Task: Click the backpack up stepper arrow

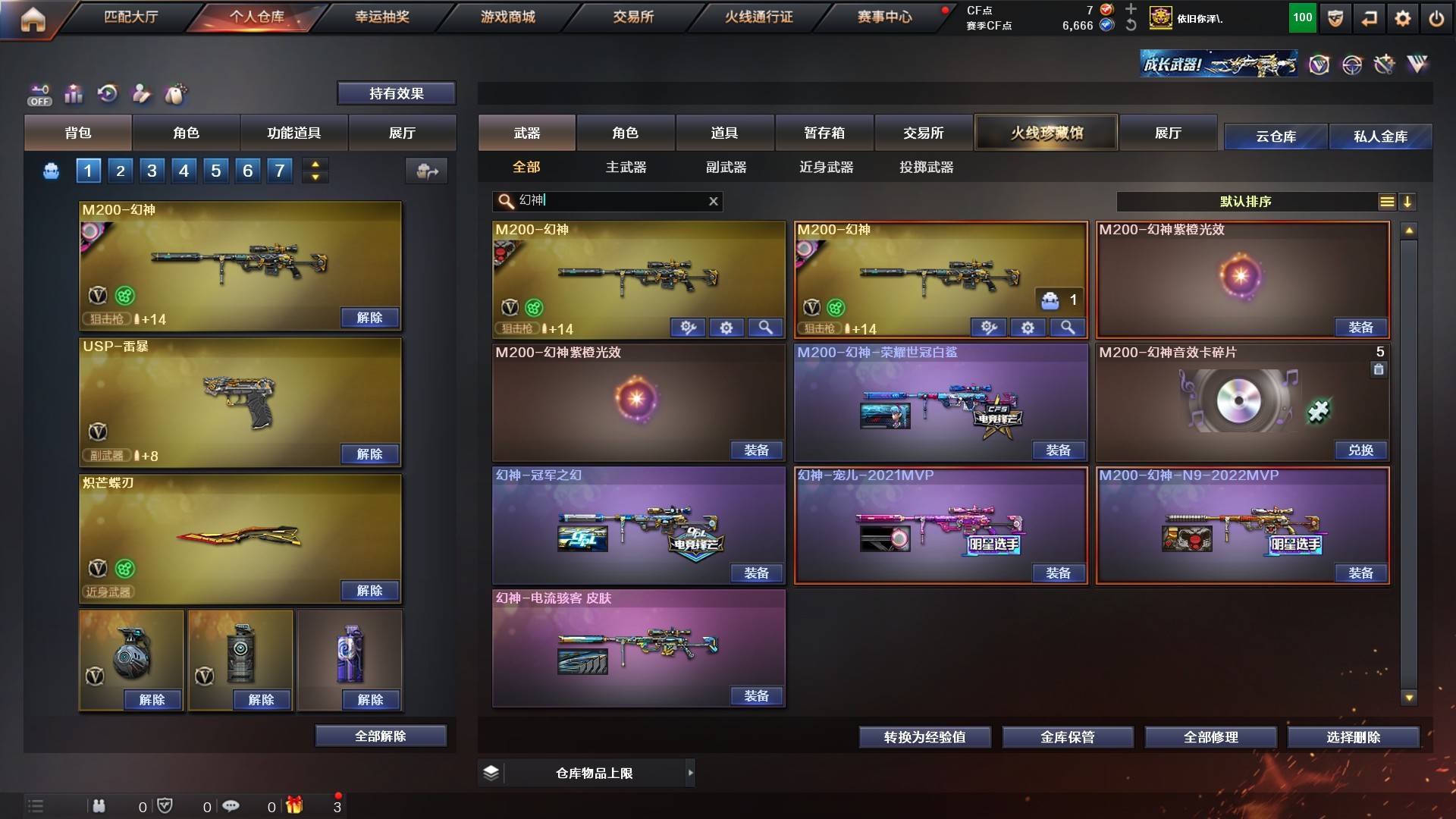Action: (315, 165)
